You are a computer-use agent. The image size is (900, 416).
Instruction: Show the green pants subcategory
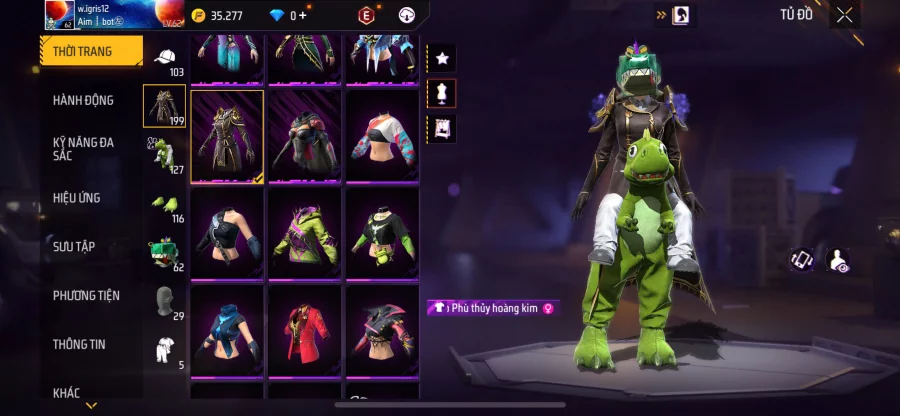(x=163, y=154)
